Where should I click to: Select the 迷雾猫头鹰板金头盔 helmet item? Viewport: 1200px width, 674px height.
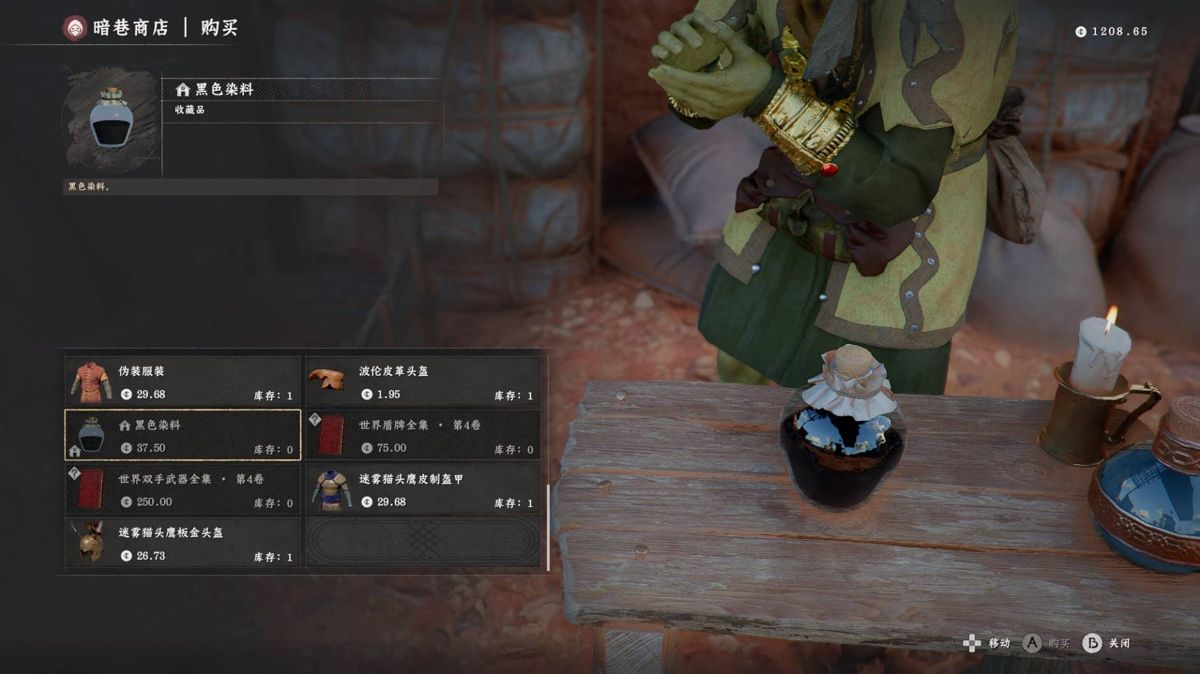click(x=183, y=543)
